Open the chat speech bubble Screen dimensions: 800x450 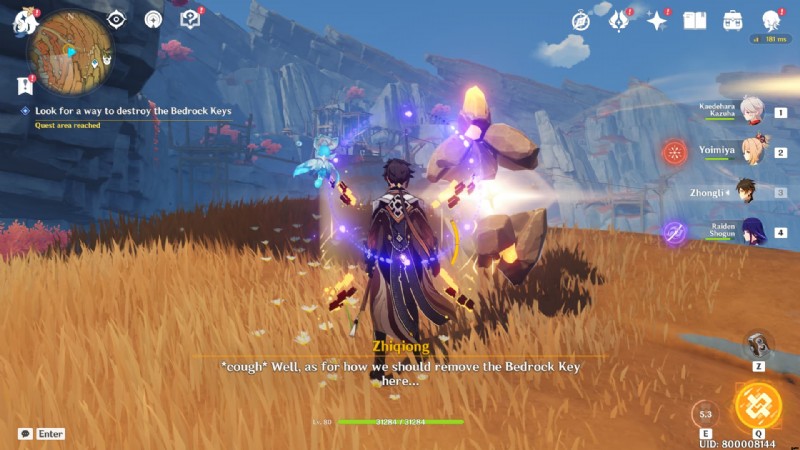[x=25, y=434]
